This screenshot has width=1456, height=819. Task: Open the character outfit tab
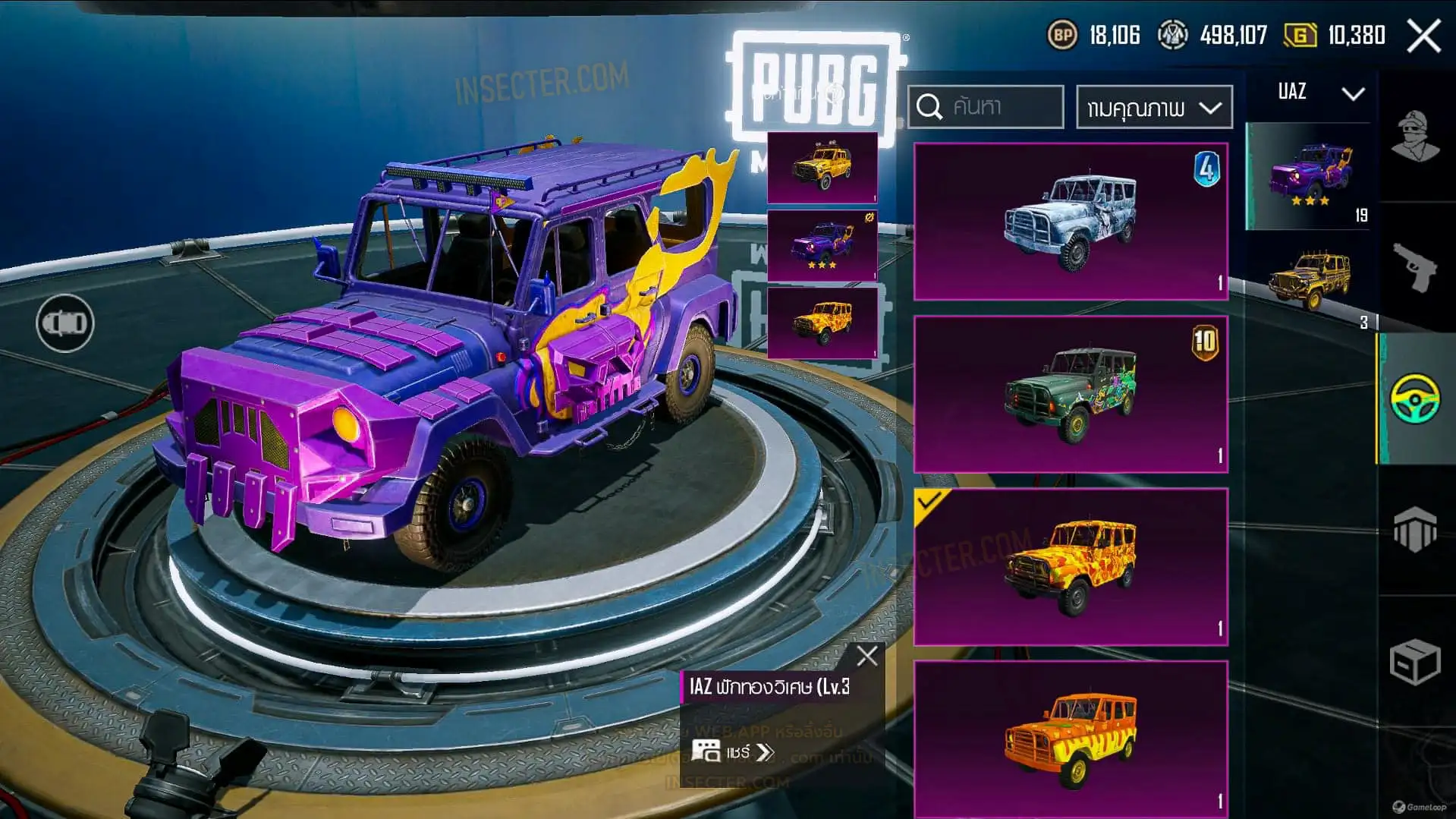[x=1415, y=137]
